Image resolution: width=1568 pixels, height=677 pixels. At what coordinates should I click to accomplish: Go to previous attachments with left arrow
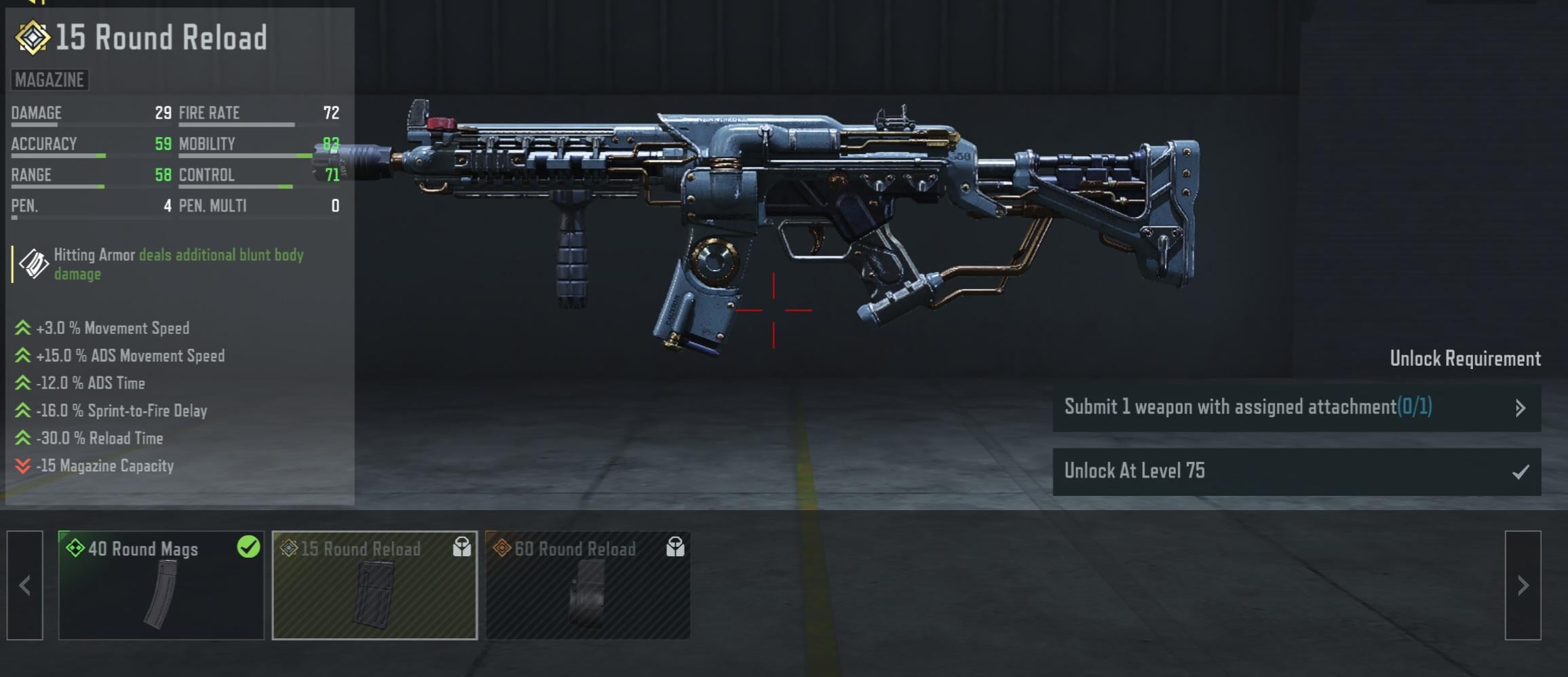(x=25, y=585)
